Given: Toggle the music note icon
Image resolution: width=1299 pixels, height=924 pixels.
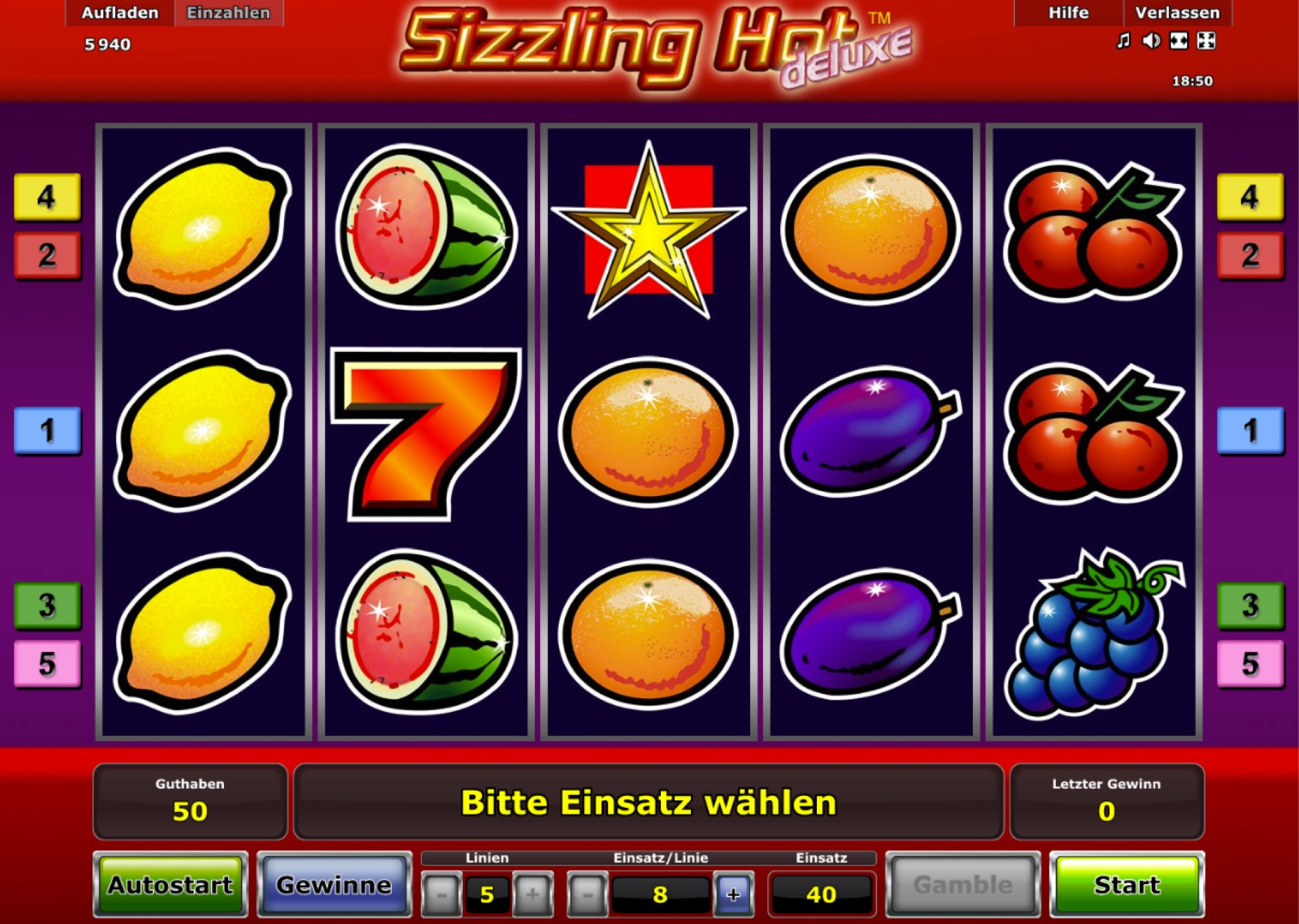Looking at the screenshot, I should click(1124, 41).
